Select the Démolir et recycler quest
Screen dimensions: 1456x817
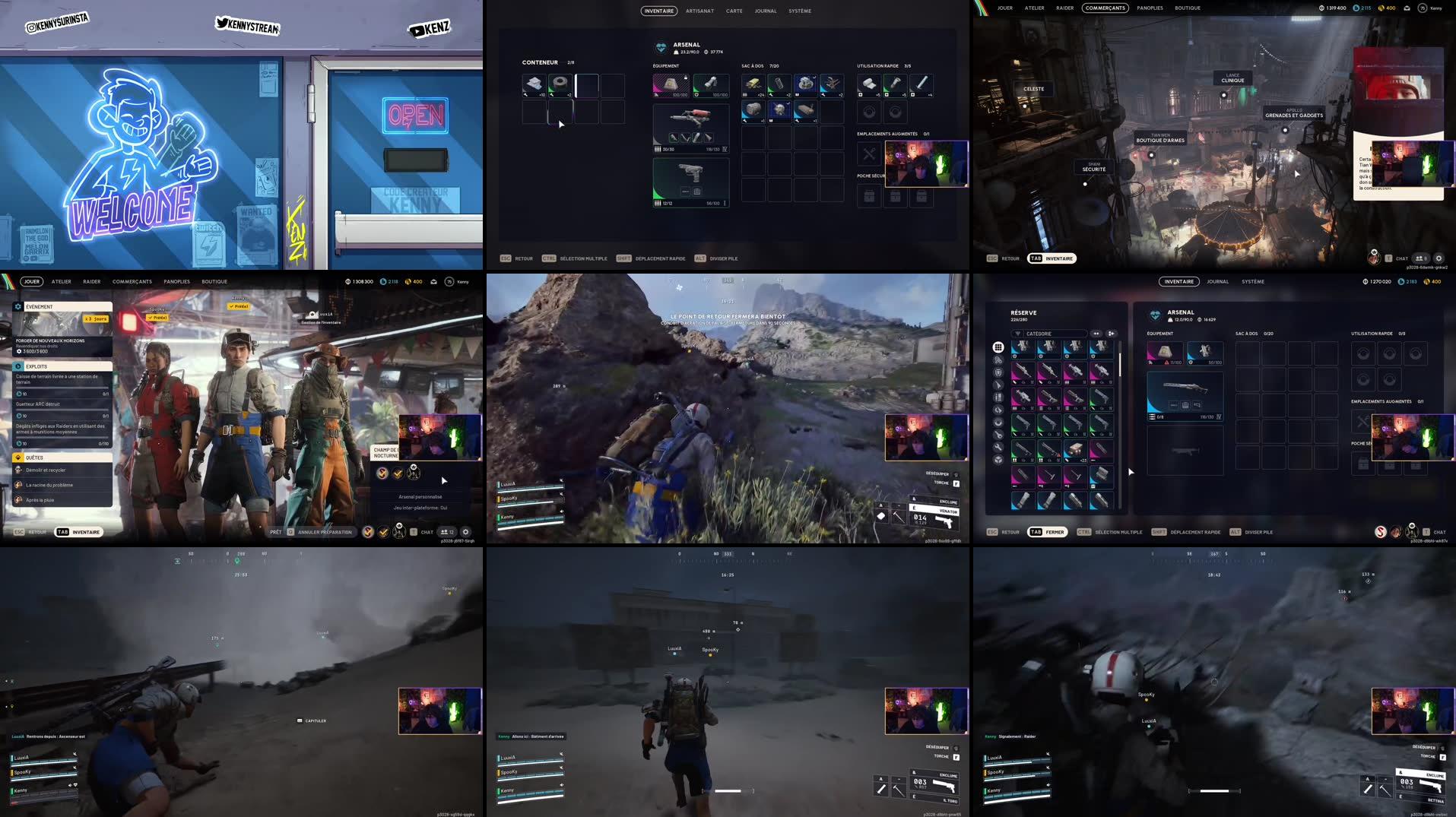pos(47,470)
